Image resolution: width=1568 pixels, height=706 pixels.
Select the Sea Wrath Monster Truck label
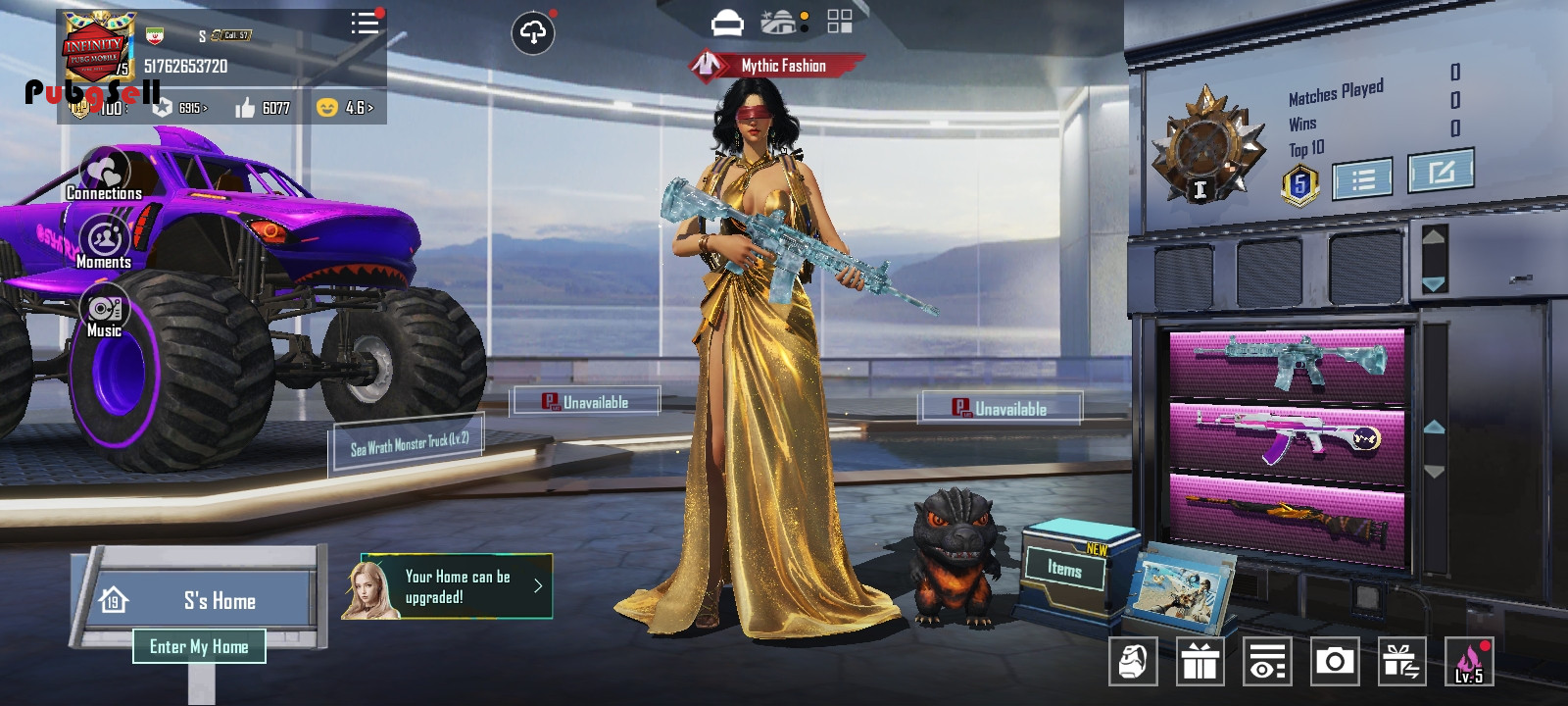tap(409, 444)
